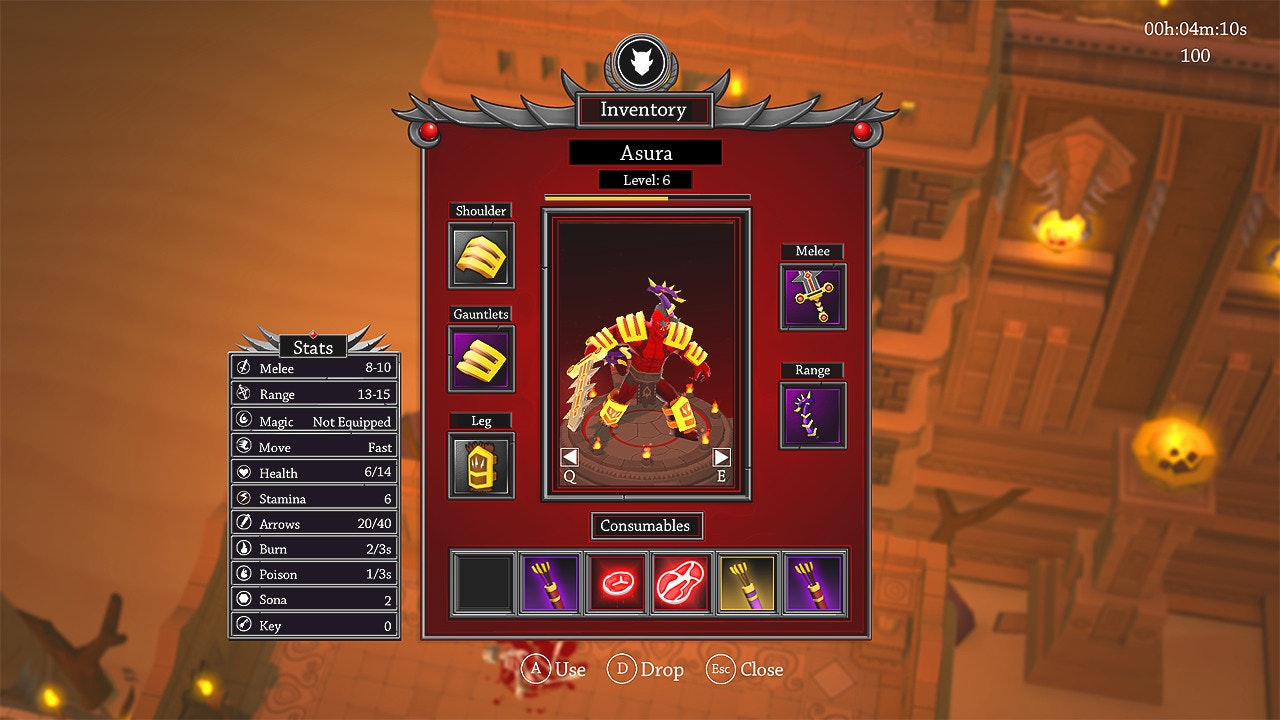Select the equipped Shoulder armor slot
1280x720 pixels.
pyautogui.click(x=479, y=254)
